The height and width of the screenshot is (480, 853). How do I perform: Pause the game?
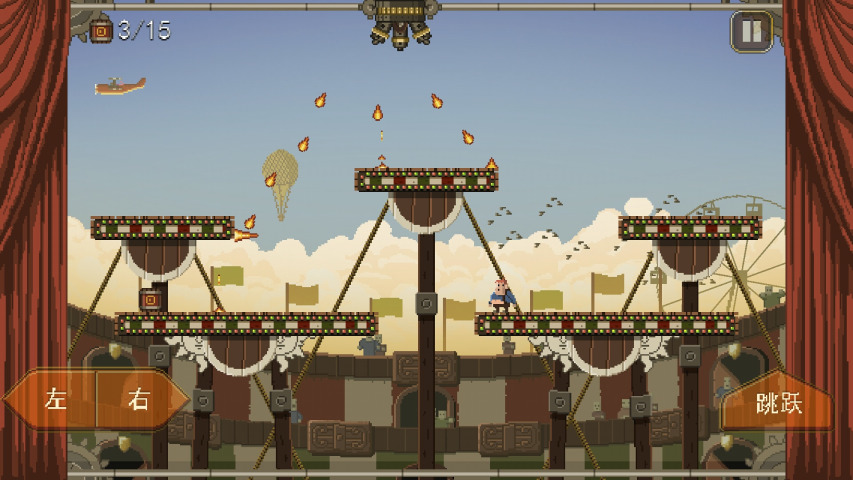[x=751, y=31]
